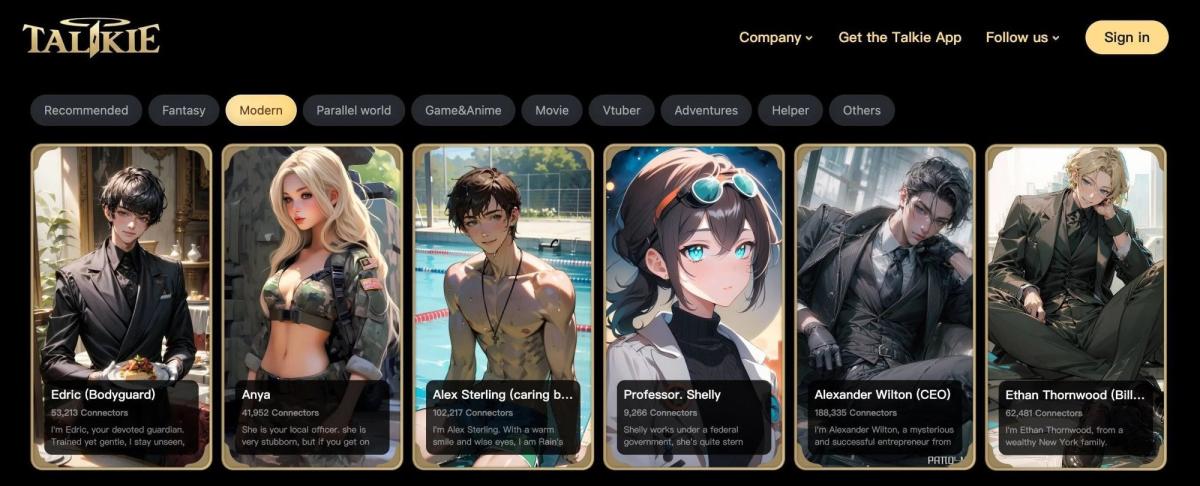Expand the Follow us dropdown
The image size is (1200, 486).
pyautogui.click(x=1022, y=37)
